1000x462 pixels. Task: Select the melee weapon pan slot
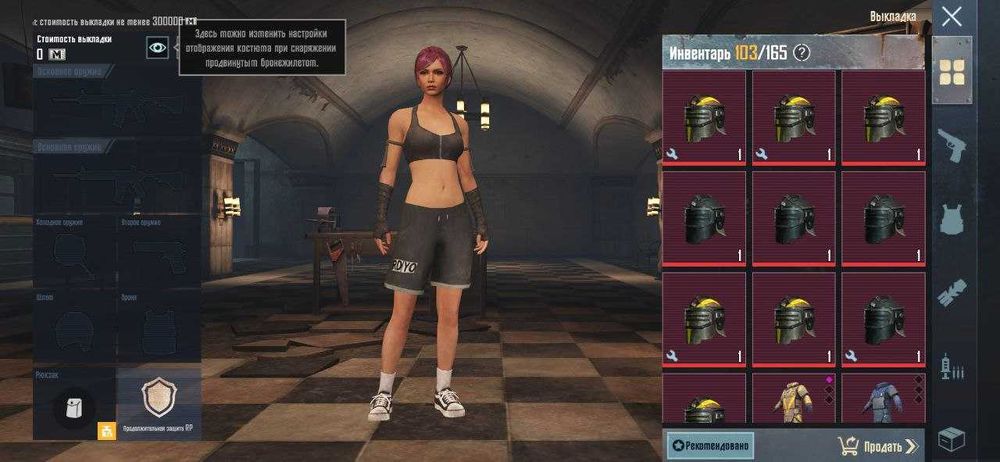tap(74, 254)
